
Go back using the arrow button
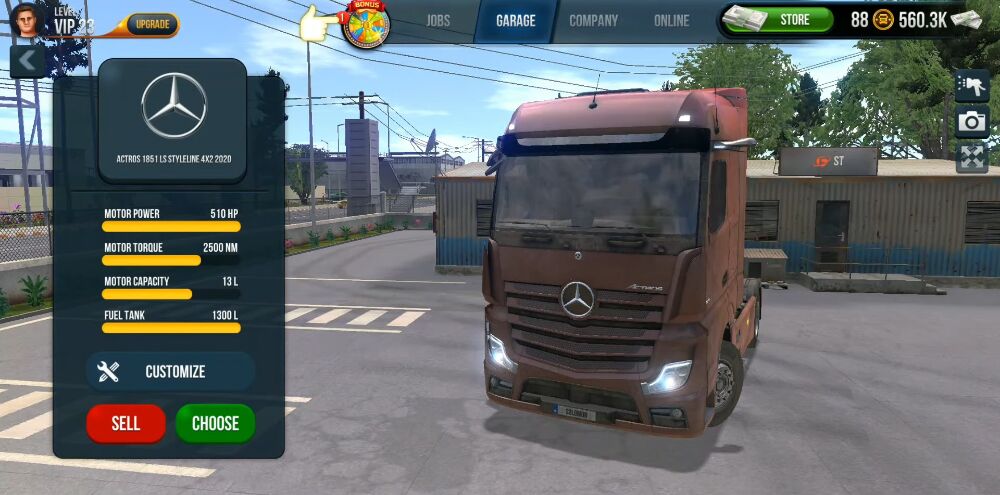pos(27,62)
